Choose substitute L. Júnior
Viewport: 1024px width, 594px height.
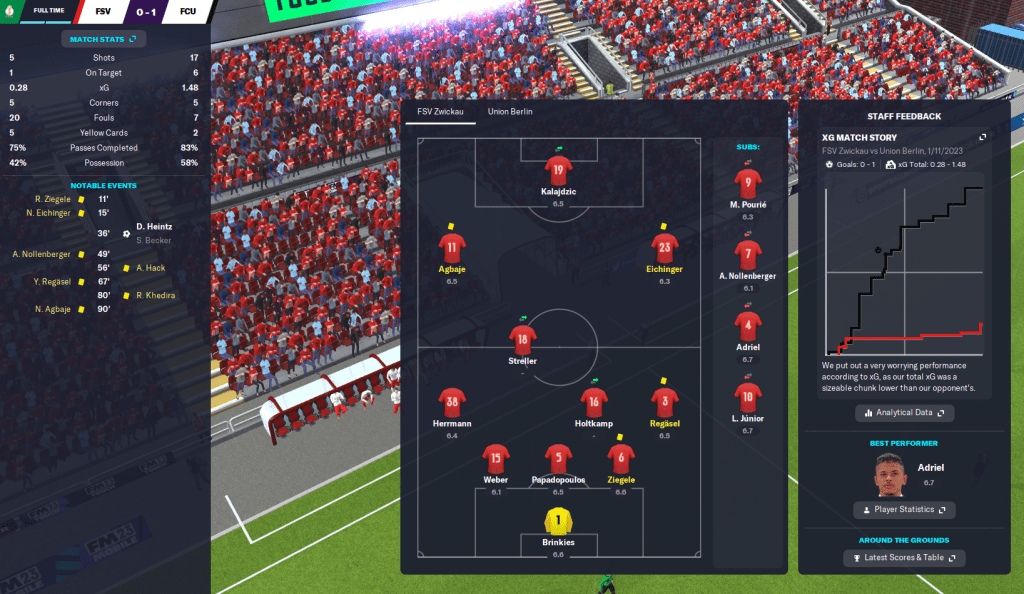(x=748, y=396)
